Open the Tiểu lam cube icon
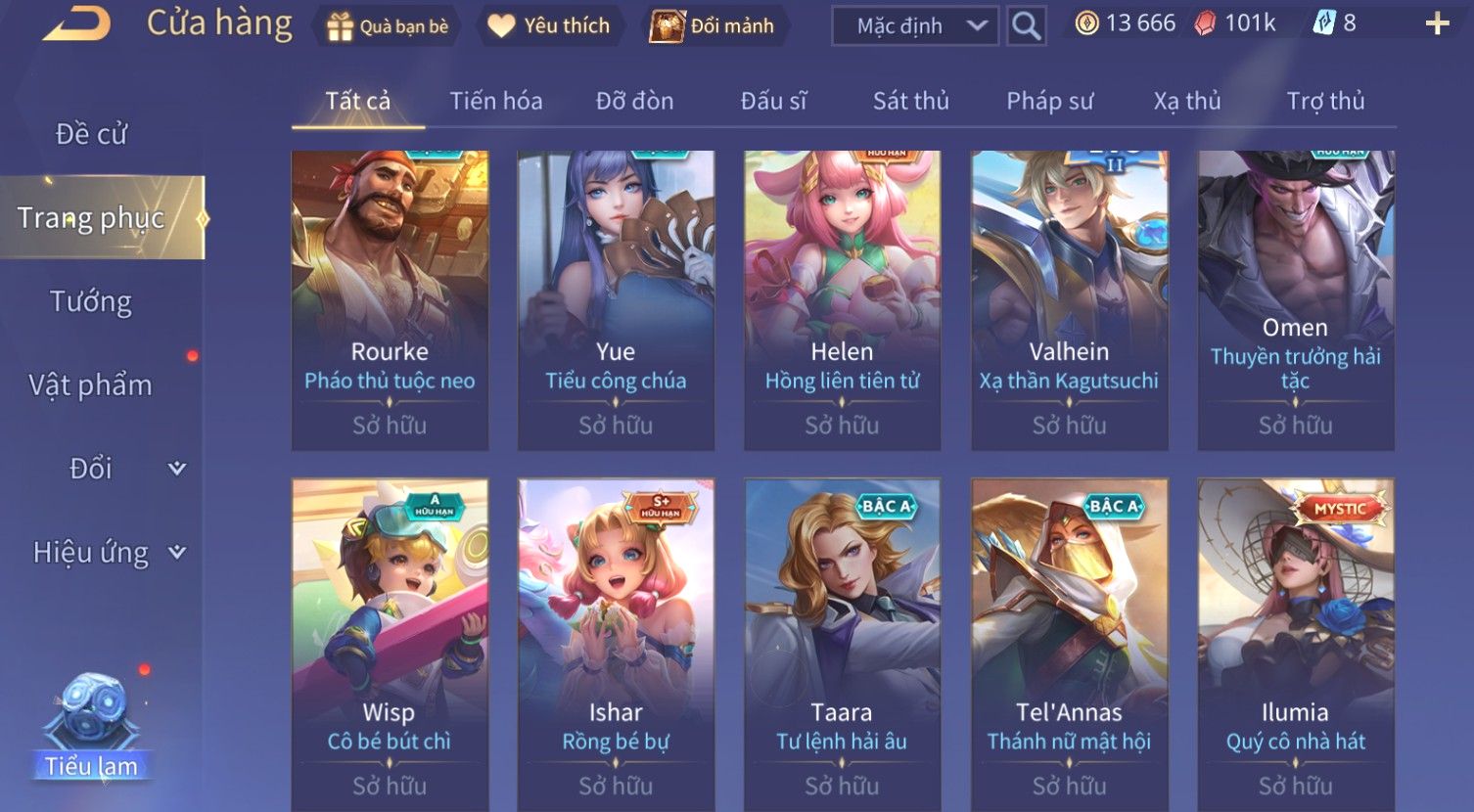 pos(91,724)
